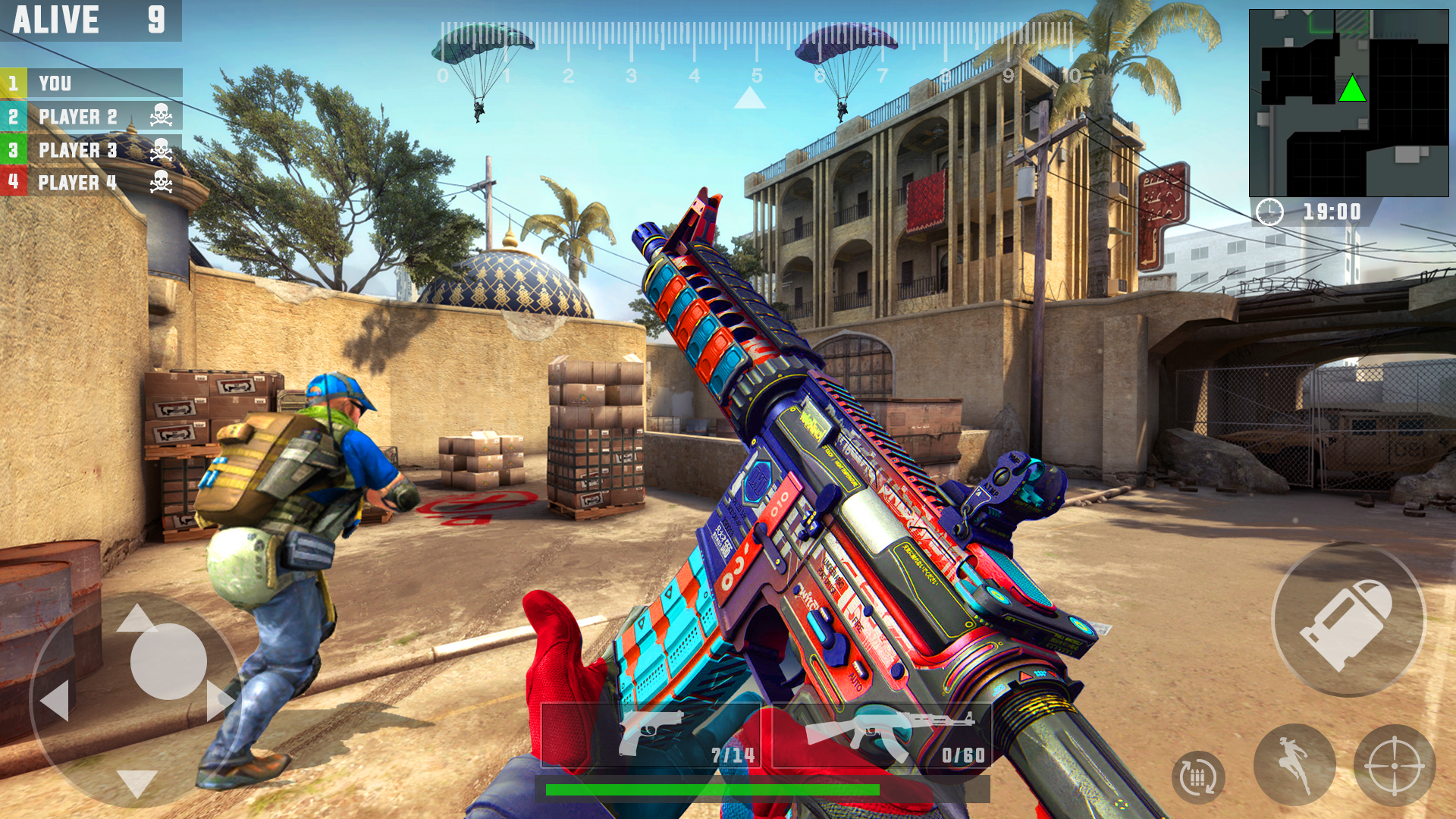Select the Player 3 scoreboard row
Image resolution: width=1456 pixels, height=819 pixels.
[91, 149]
